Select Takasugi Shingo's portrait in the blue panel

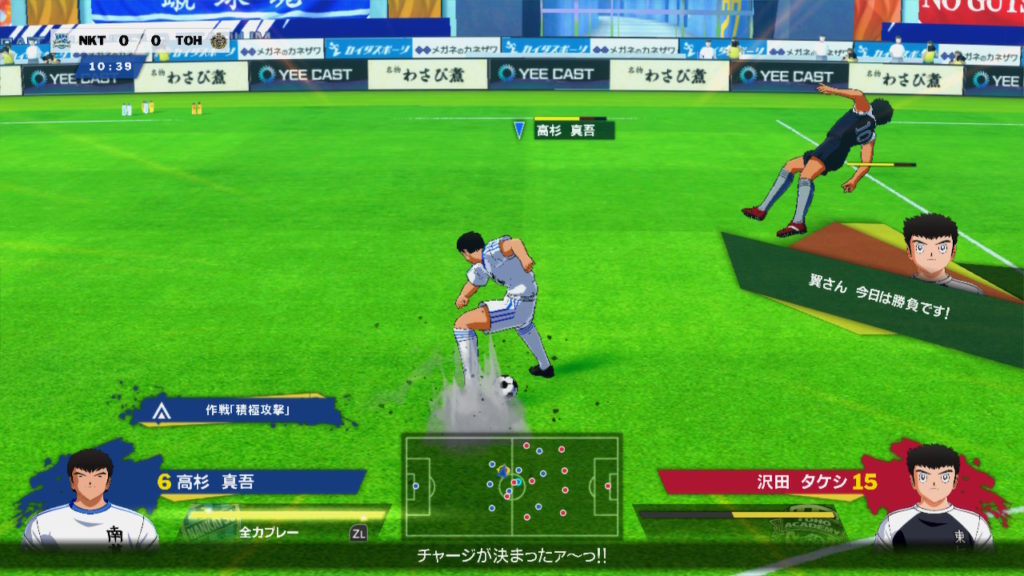tap(90, 495)
